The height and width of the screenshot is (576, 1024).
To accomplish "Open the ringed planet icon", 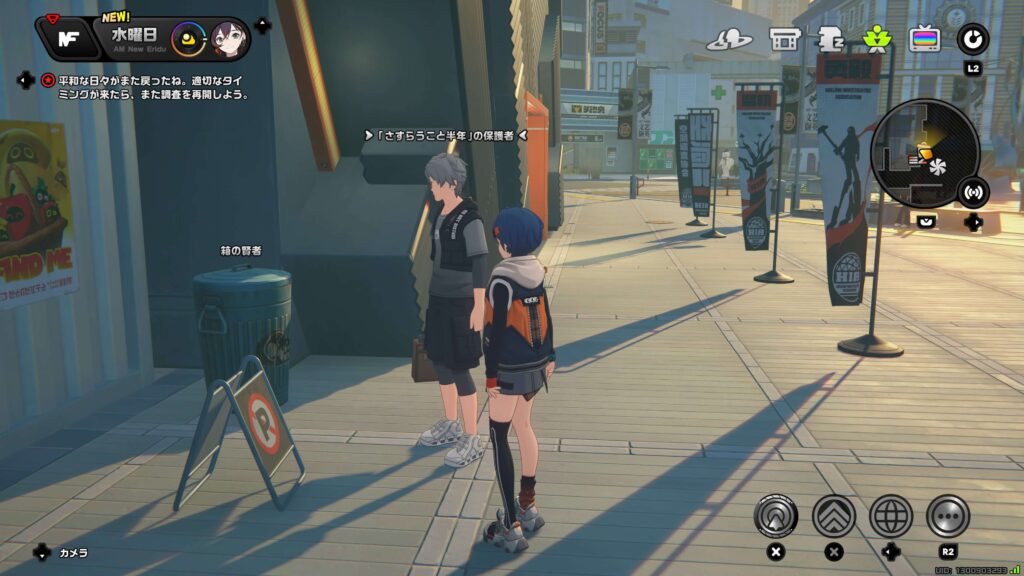I will click(x=729, y=39).
